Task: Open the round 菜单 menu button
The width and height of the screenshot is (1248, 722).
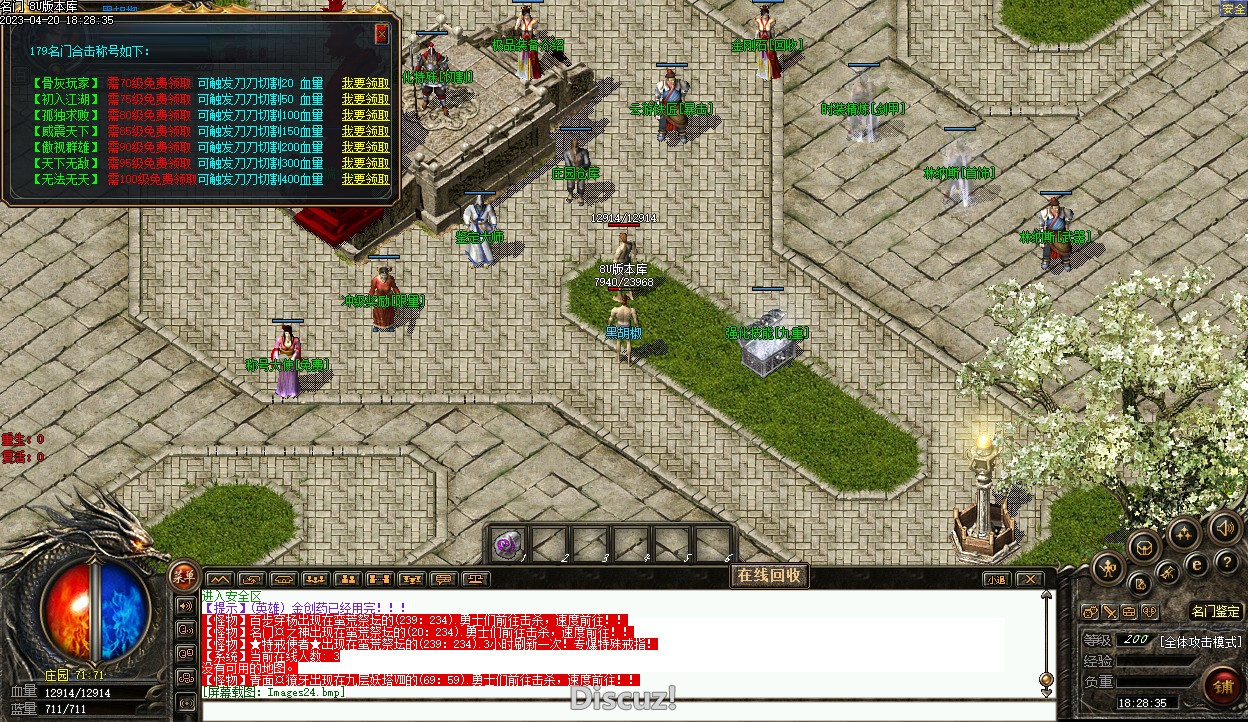Action: pyautogui.click(x=183, y=574)
